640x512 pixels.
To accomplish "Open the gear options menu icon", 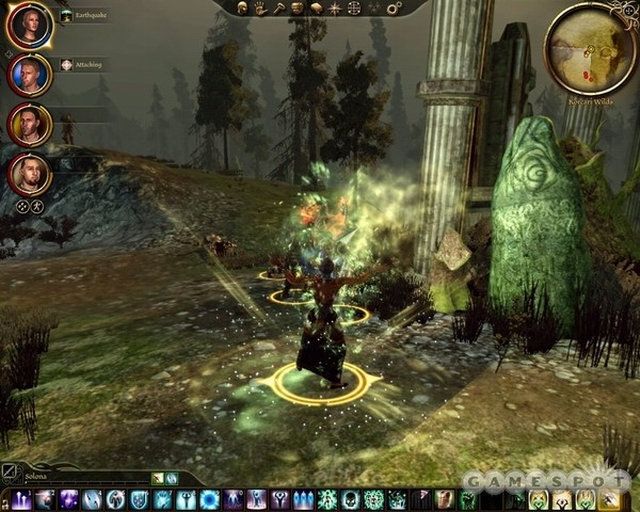I will tap(393, 8).
